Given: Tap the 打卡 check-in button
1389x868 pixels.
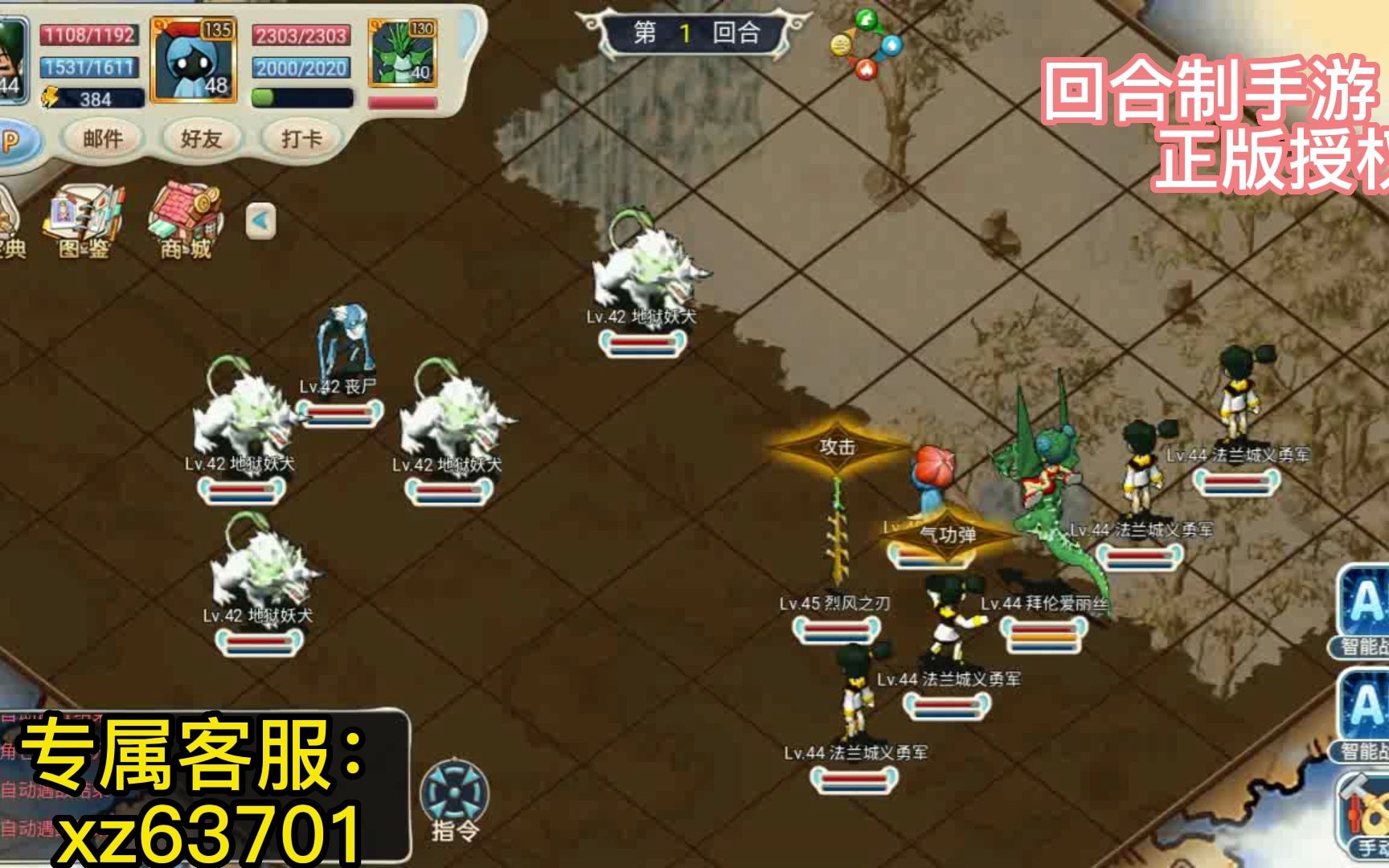Looking at the screenshot, I should (x=301, y=139).
